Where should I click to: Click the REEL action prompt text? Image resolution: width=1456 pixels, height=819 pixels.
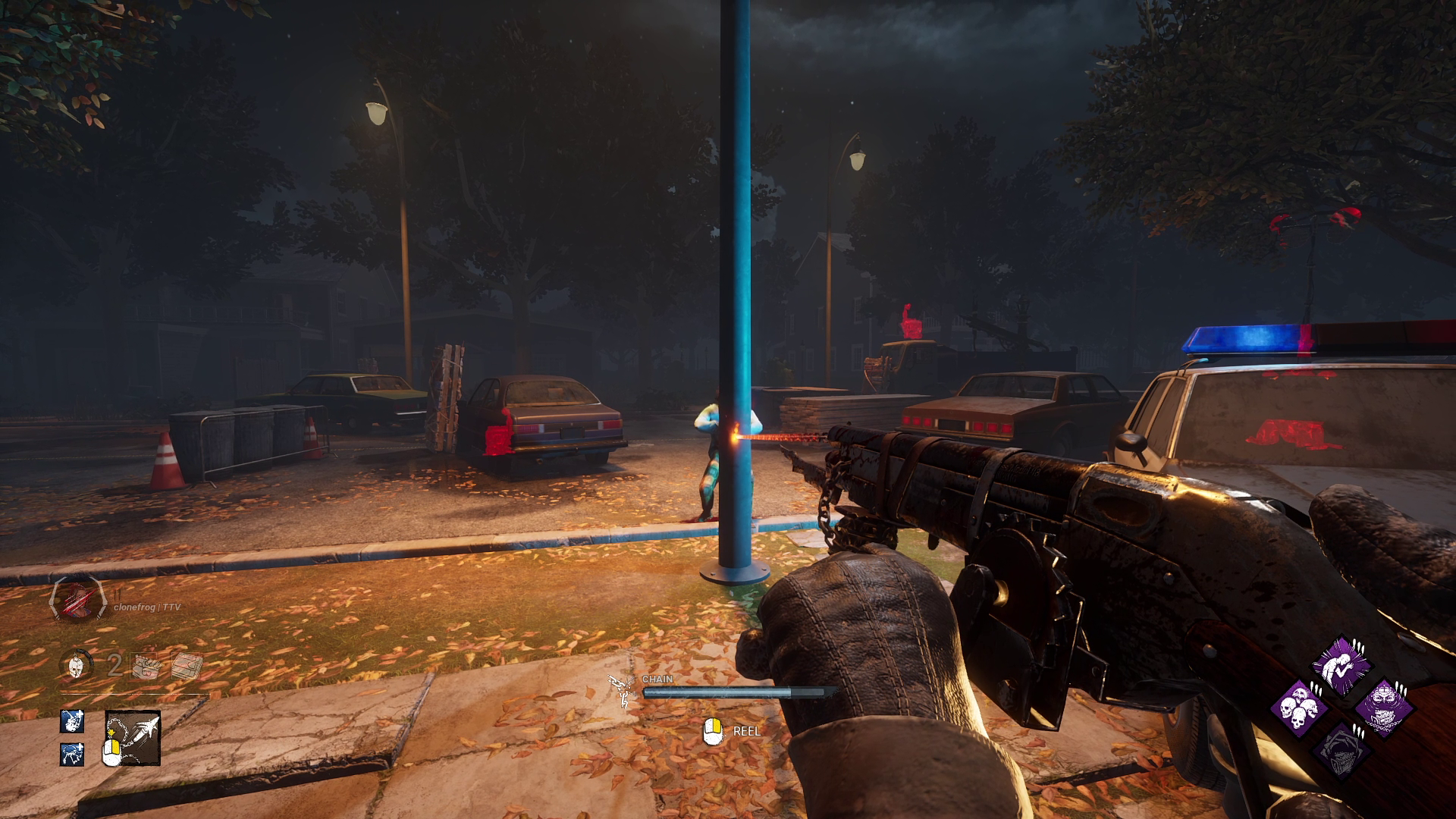coord(747,733)
